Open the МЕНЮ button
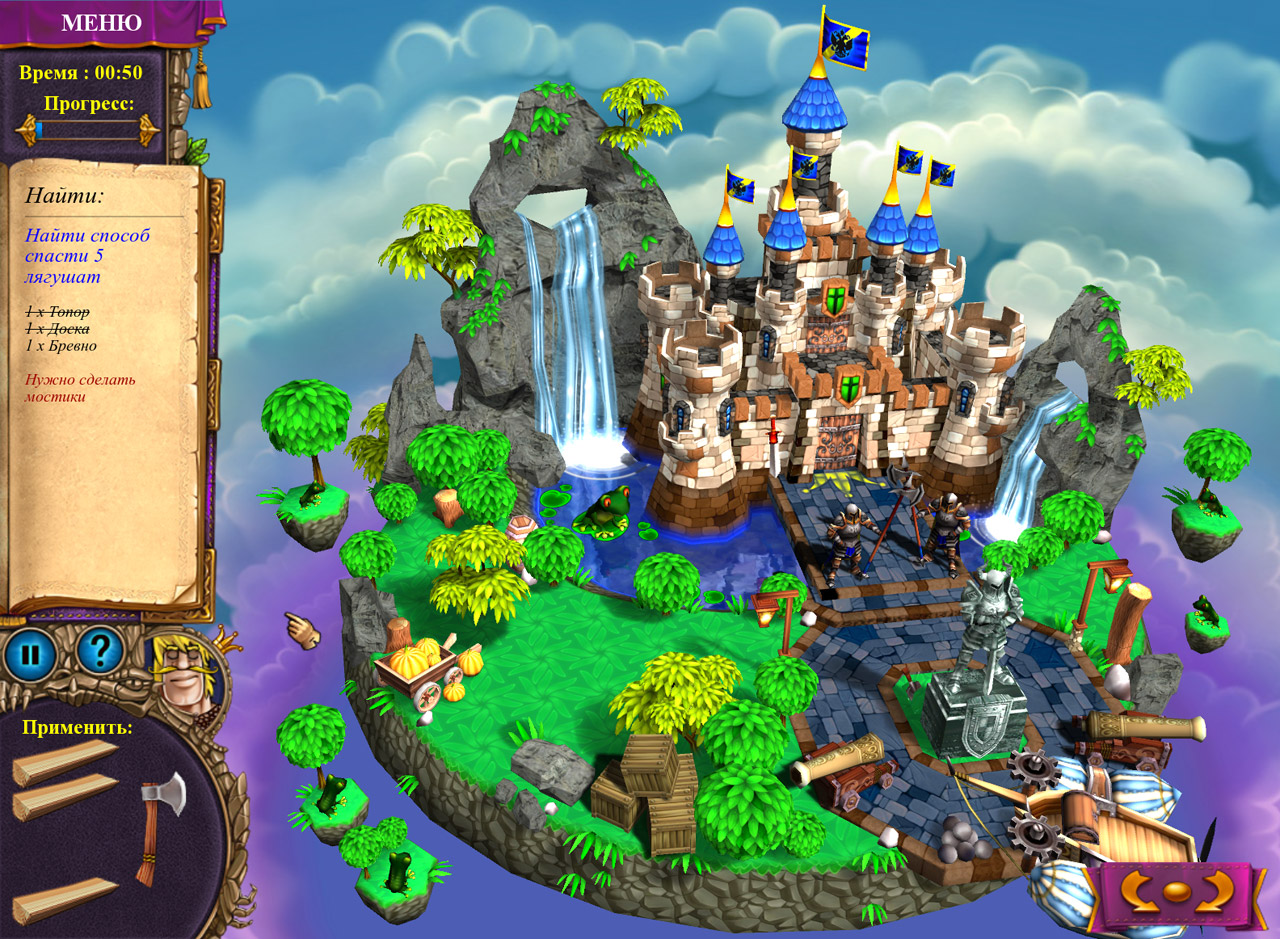This screenshot has width=1280, height=939. (101, 22)
